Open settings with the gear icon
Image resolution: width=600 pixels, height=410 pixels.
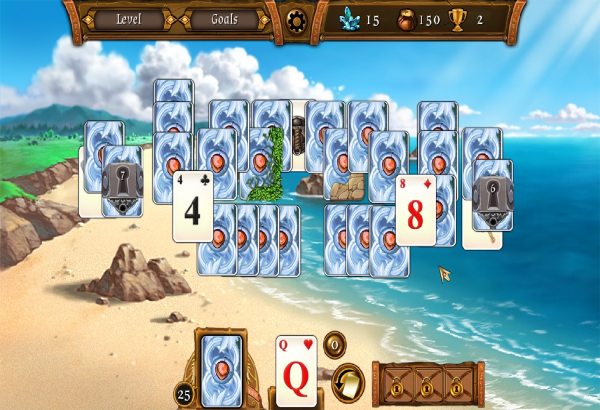click(296, 20)
